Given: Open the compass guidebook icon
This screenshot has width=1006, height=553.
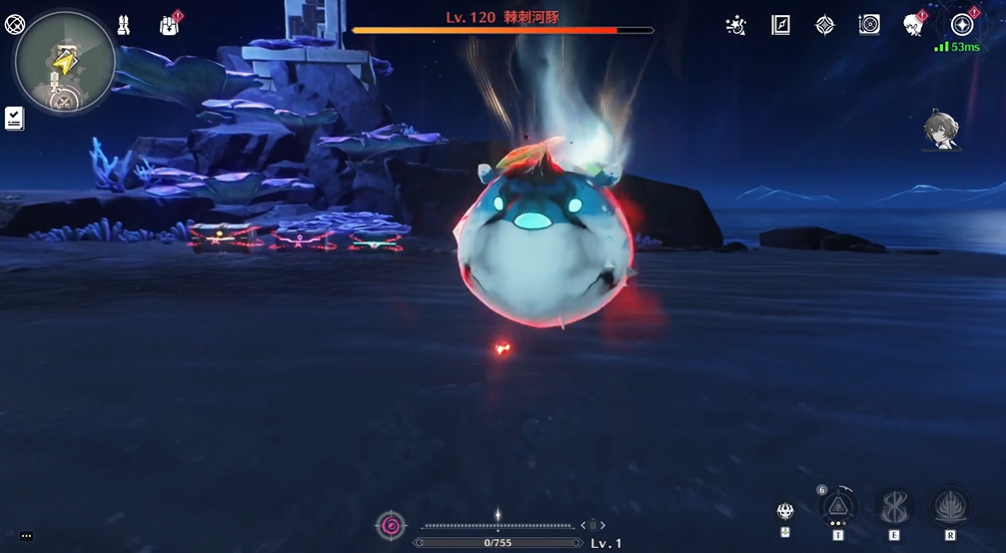Looking at the screenshot, I should tap(781, 25).
